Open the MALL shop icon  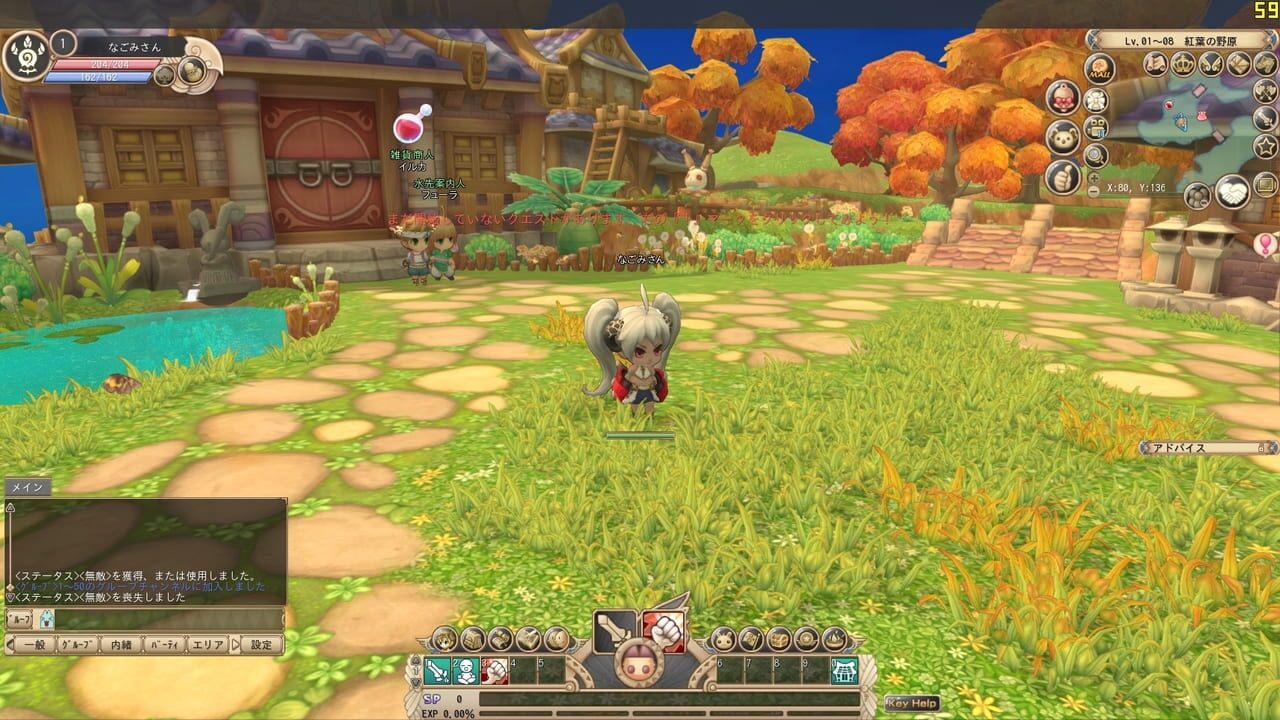1100,70
